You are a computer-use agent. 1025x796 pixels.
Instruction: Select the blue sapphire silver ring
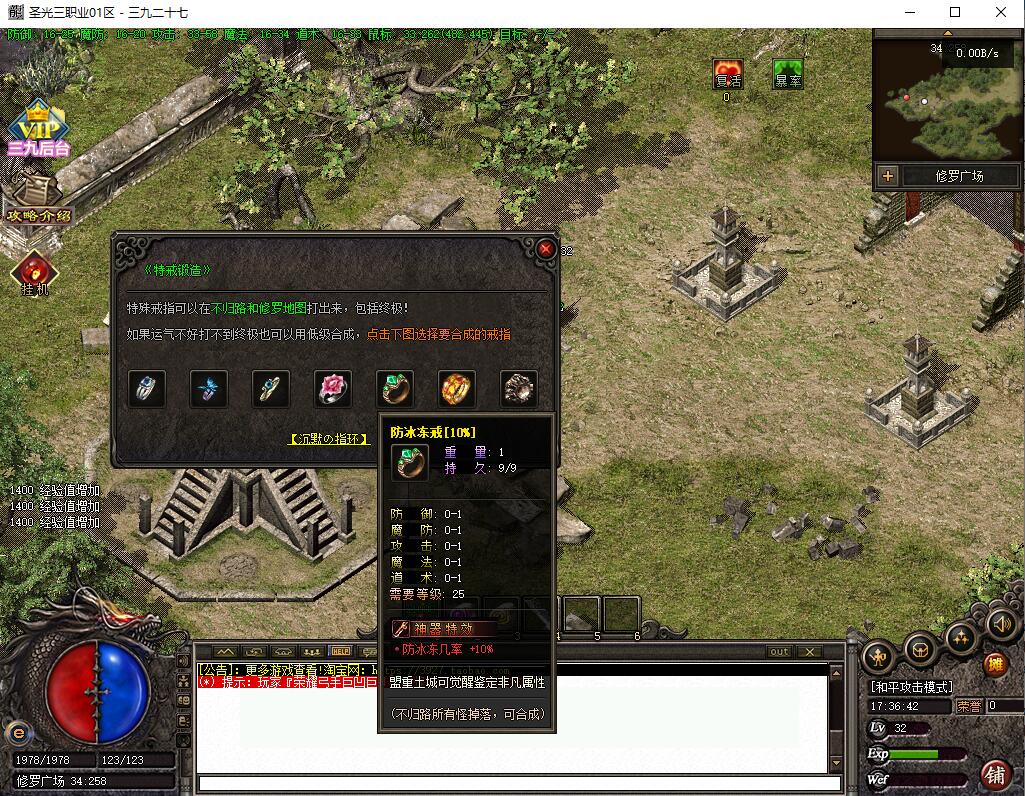(x=147, y=389)
